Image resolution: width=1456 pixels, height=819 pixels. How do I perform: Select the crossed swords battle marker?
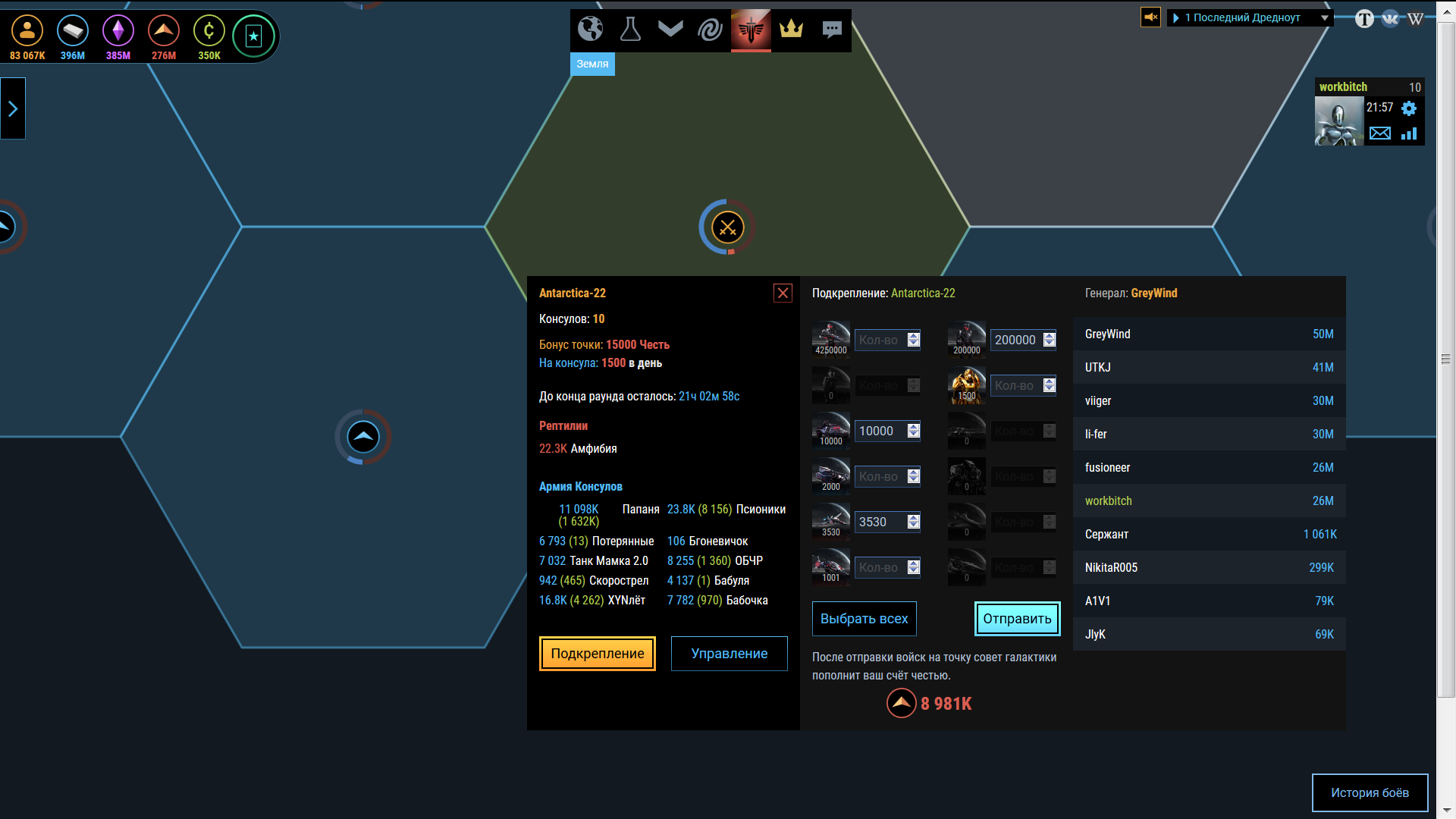727,227
